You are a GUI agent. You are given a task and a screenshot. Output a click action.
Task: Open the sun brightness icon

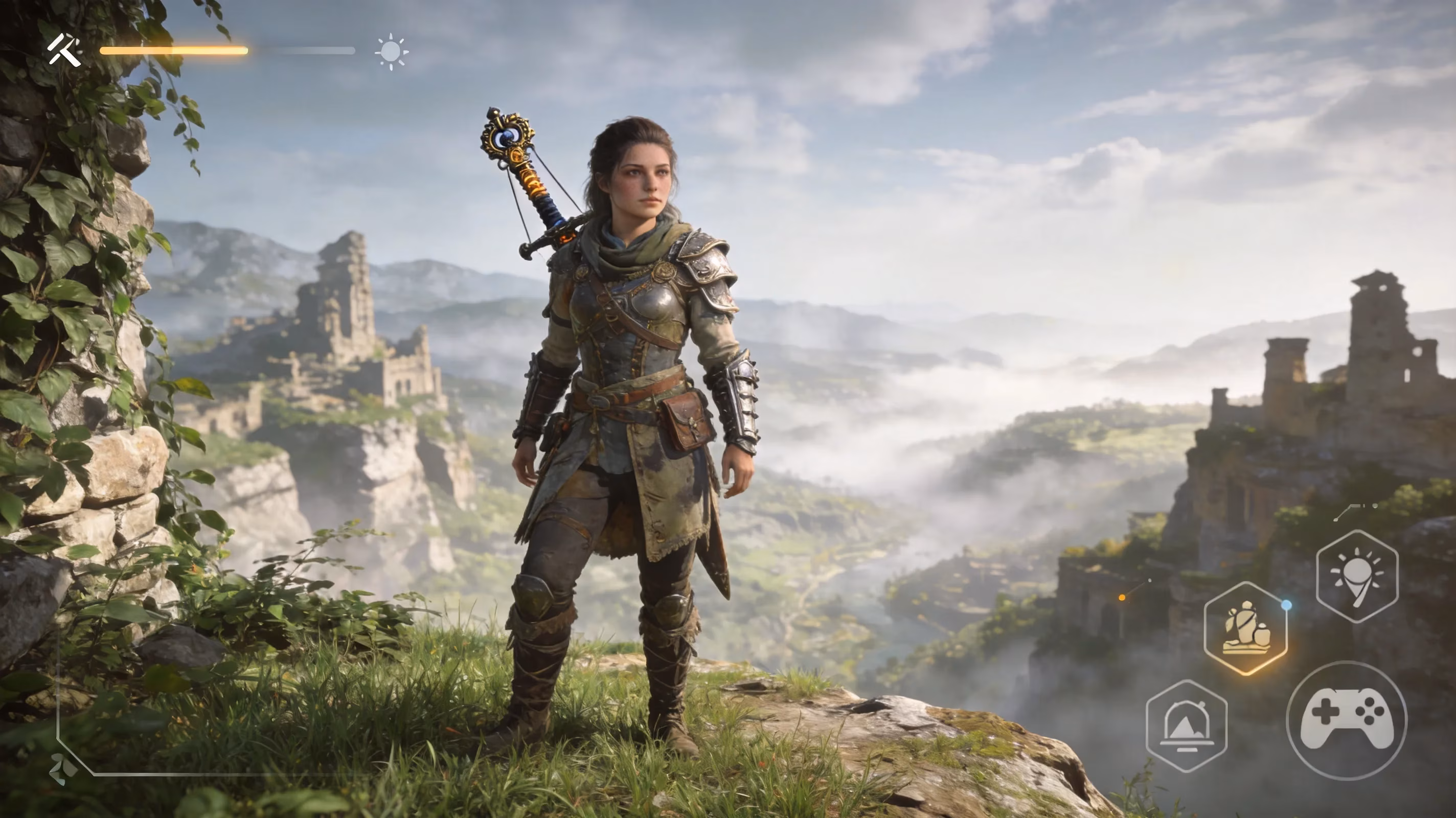pyautogui.click(x=391, y=52)
